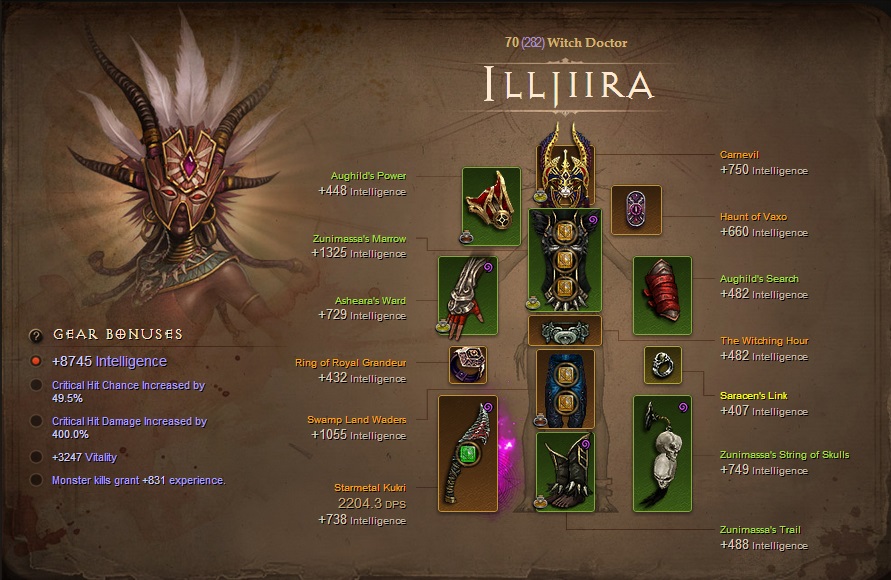Click the Zunimassa's Trail boots slot
Viewport: 891px width, 580px height.
click(564, 471)
